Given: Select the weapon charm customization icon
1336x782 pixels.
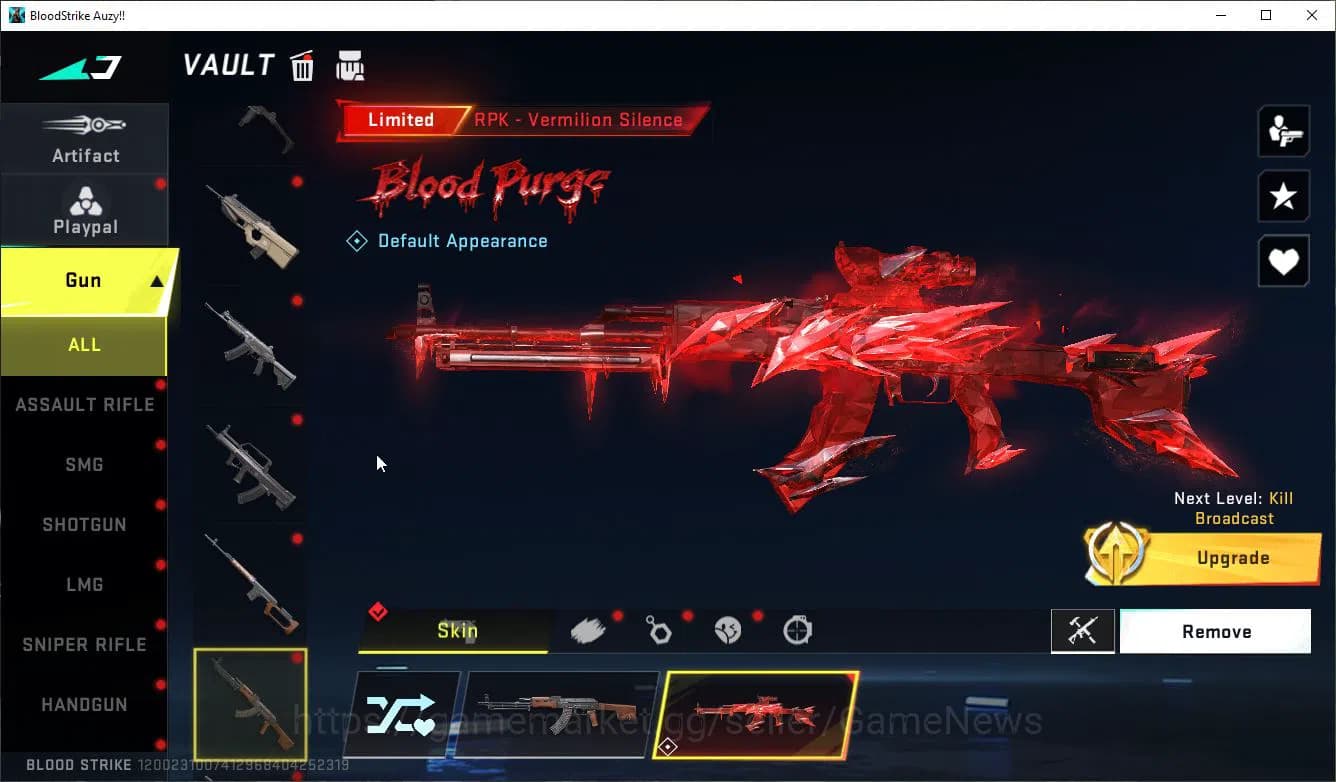Looking at the screenshot, I should [658, 629].
